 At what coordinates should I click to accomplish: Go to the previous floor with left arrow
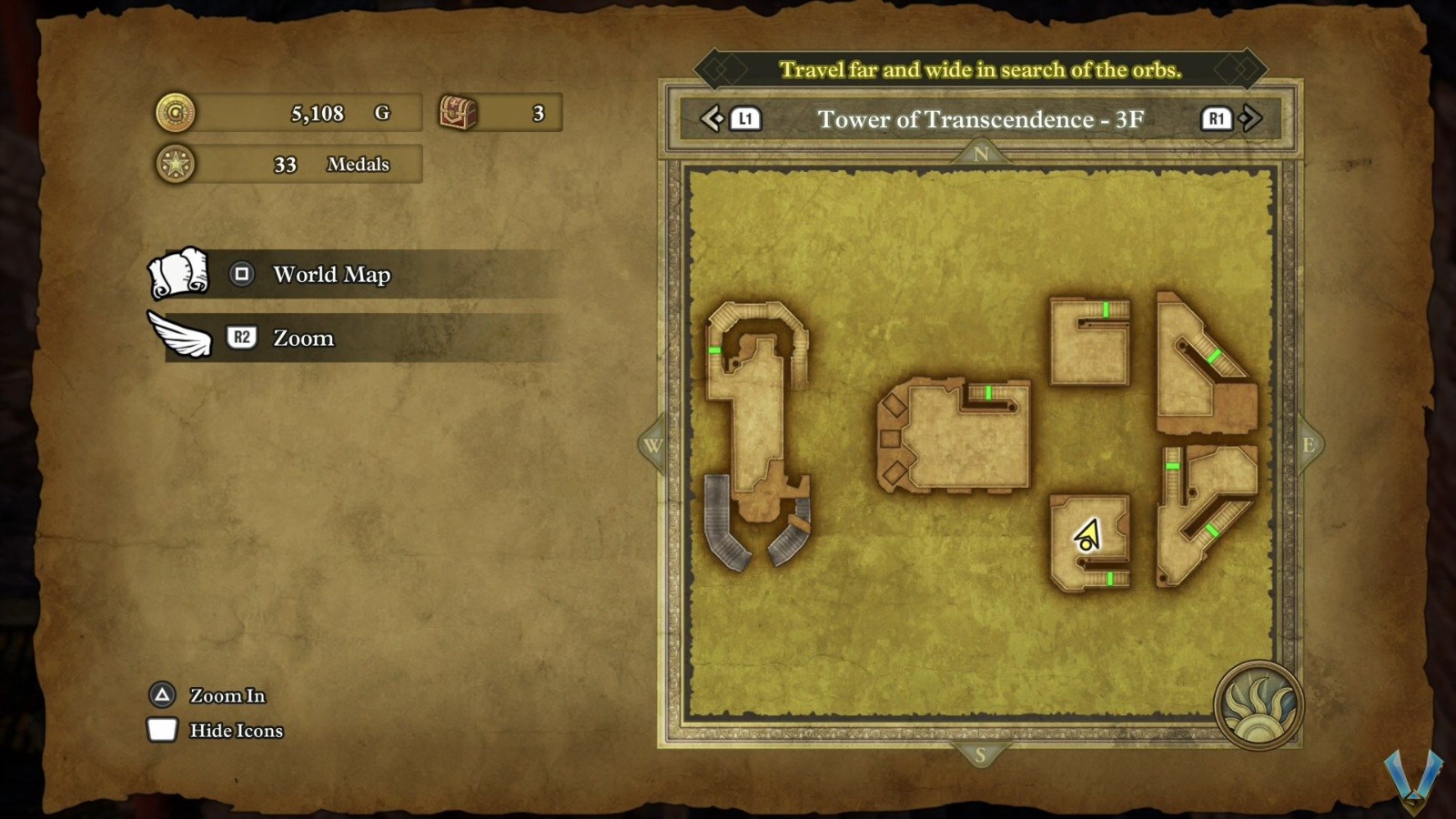pyautogui.click(x=712, y=118)
